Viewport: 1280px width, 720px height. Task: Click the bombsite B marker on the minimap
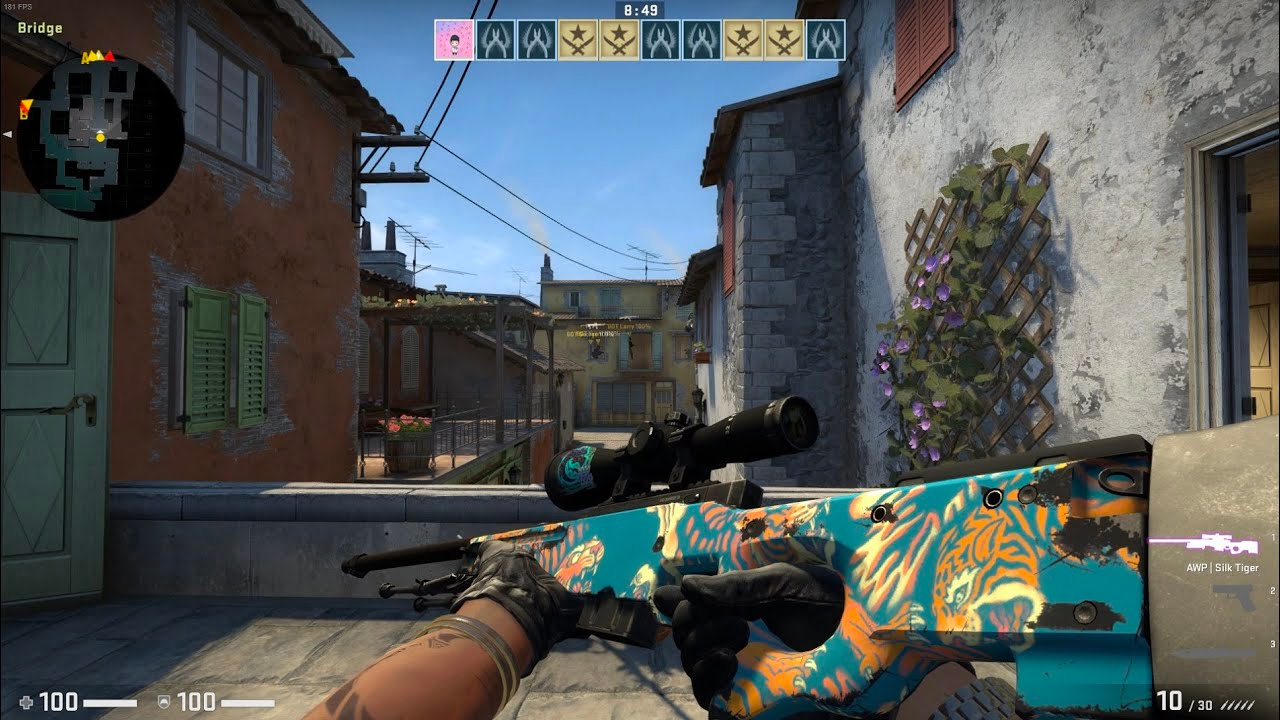click(26, 108)
